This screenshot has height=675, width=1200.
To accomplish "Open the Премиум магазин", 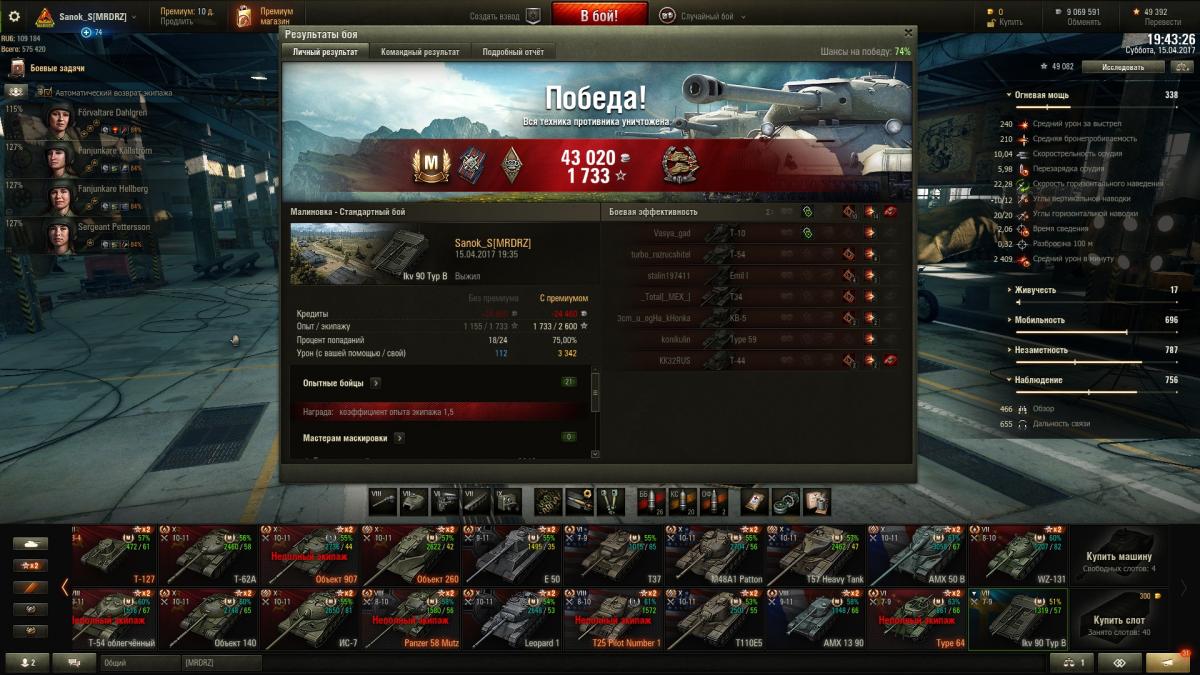I will (264, 16).
